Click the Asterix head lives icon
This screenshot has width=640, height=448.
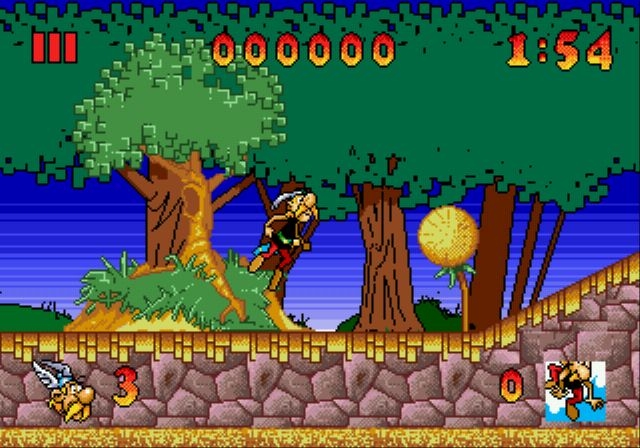tap(64, 389)
